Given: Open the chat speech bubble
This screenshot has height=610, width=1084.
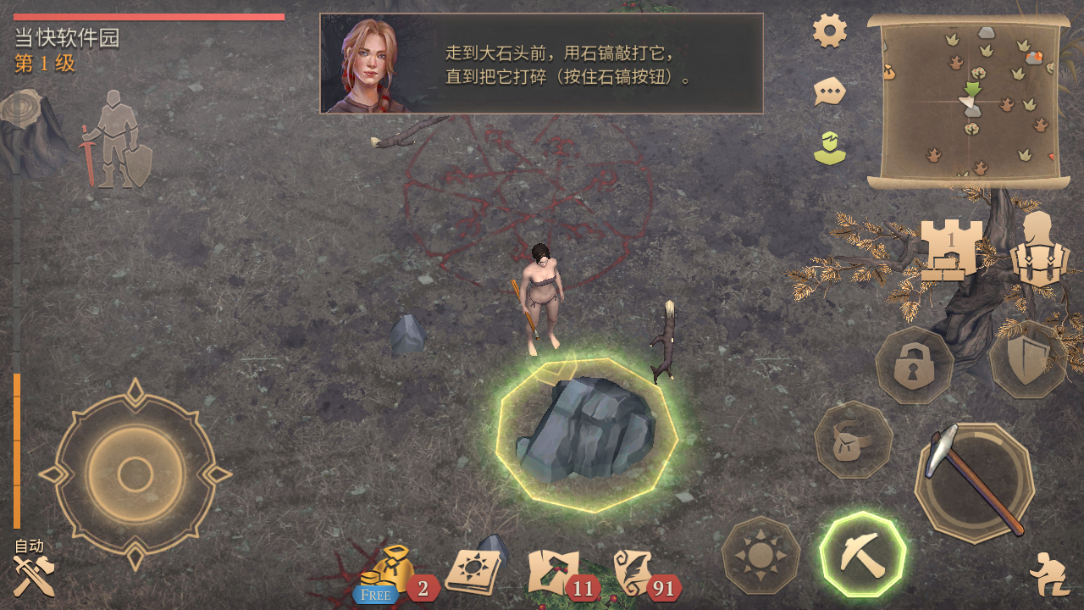Looking at the screenshot, I should tap(829, 92).
